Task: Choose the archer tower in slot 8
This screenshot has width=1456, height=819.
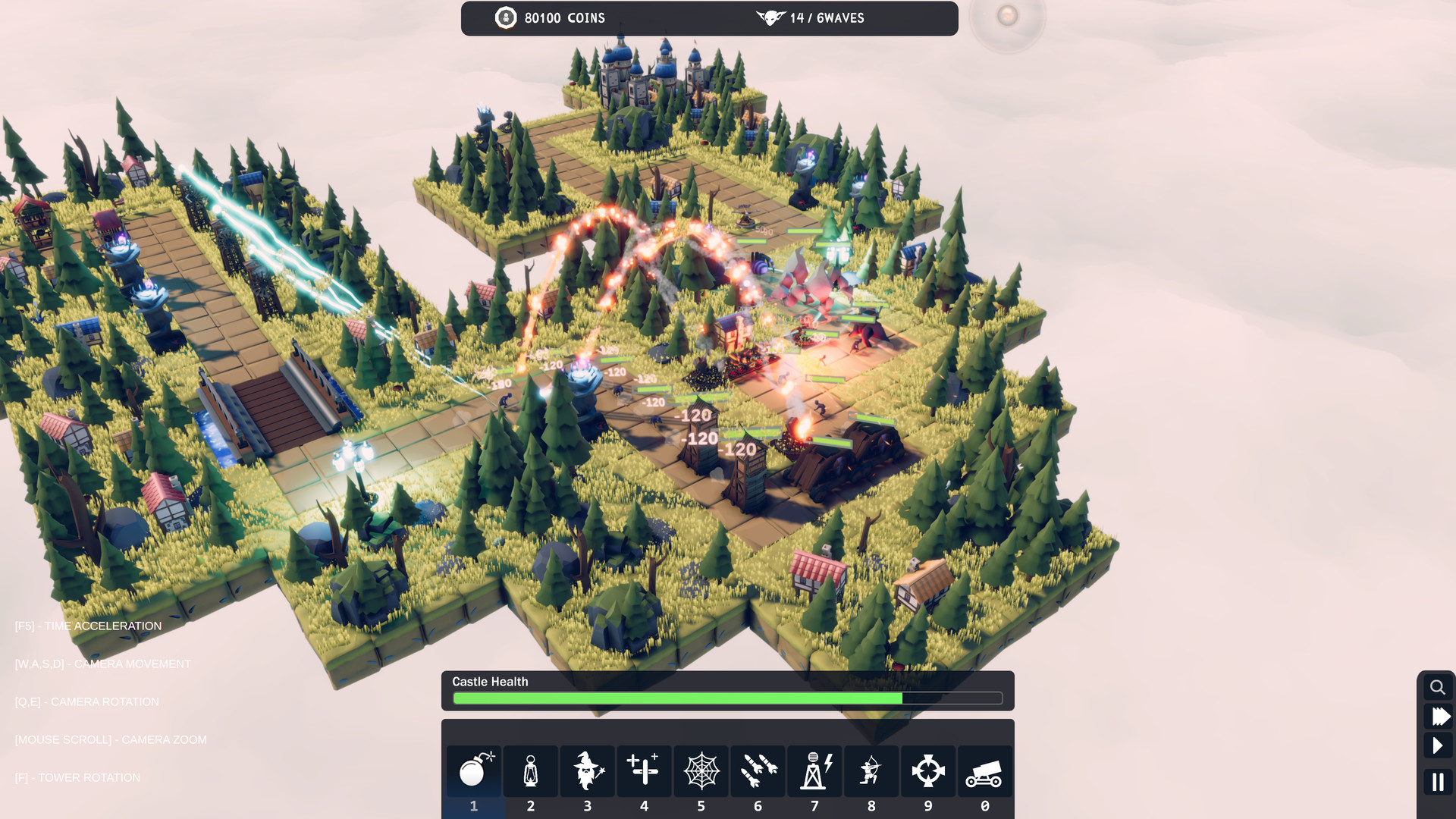Action: (871, 770)
